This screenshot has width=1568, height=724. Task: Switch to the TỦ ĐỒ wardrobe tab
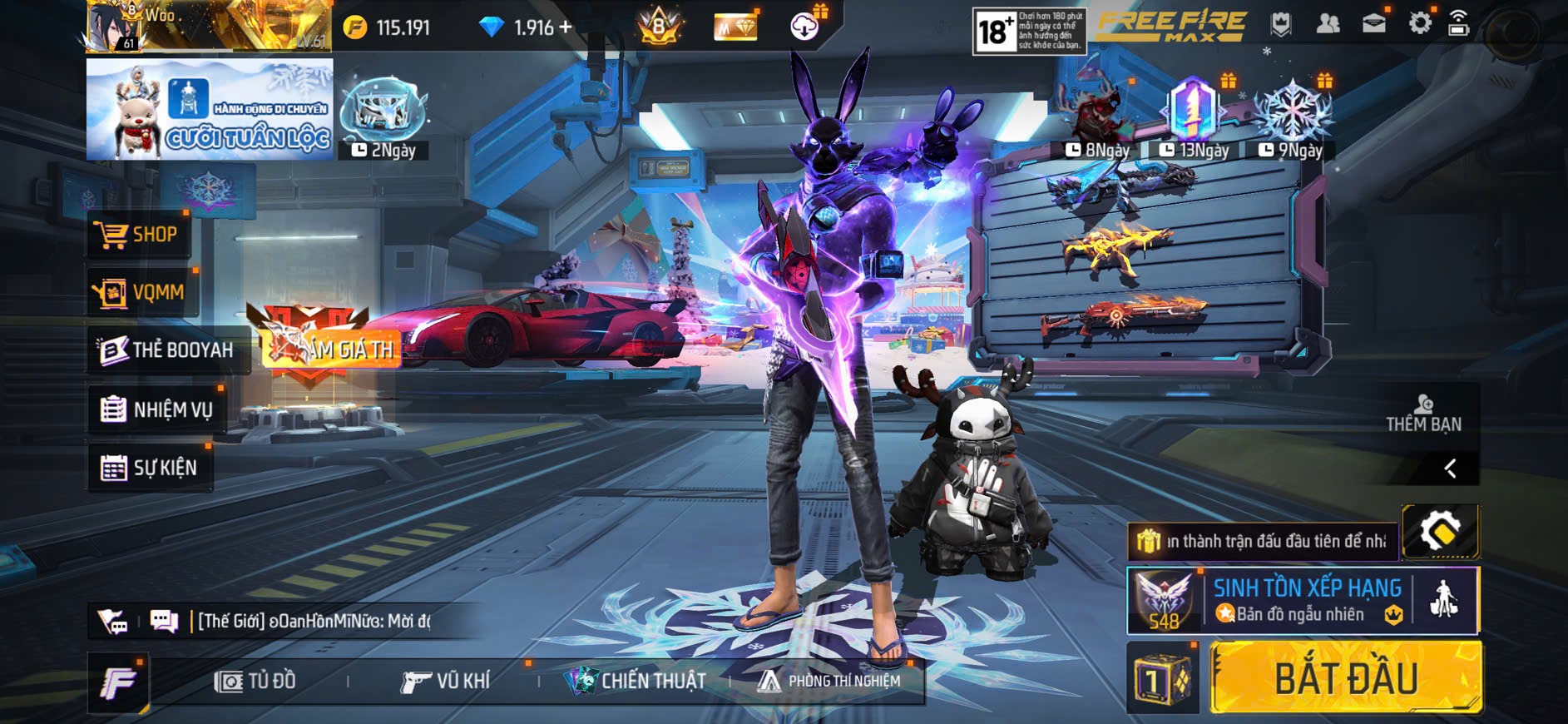(x=255, y=682)
